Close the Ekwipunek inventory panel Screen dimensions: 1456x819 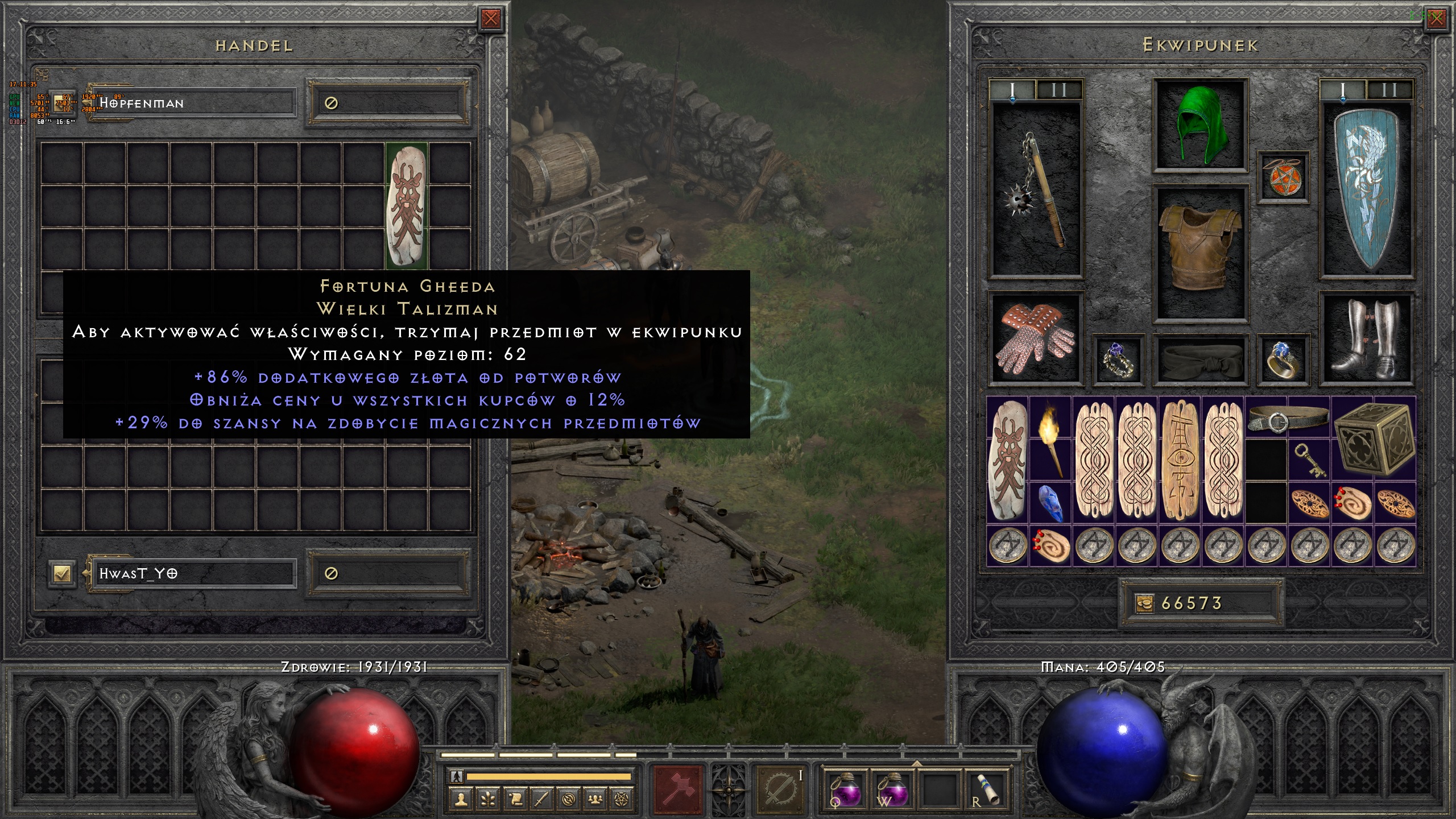pyautogui.click(x=1436, y=19)
